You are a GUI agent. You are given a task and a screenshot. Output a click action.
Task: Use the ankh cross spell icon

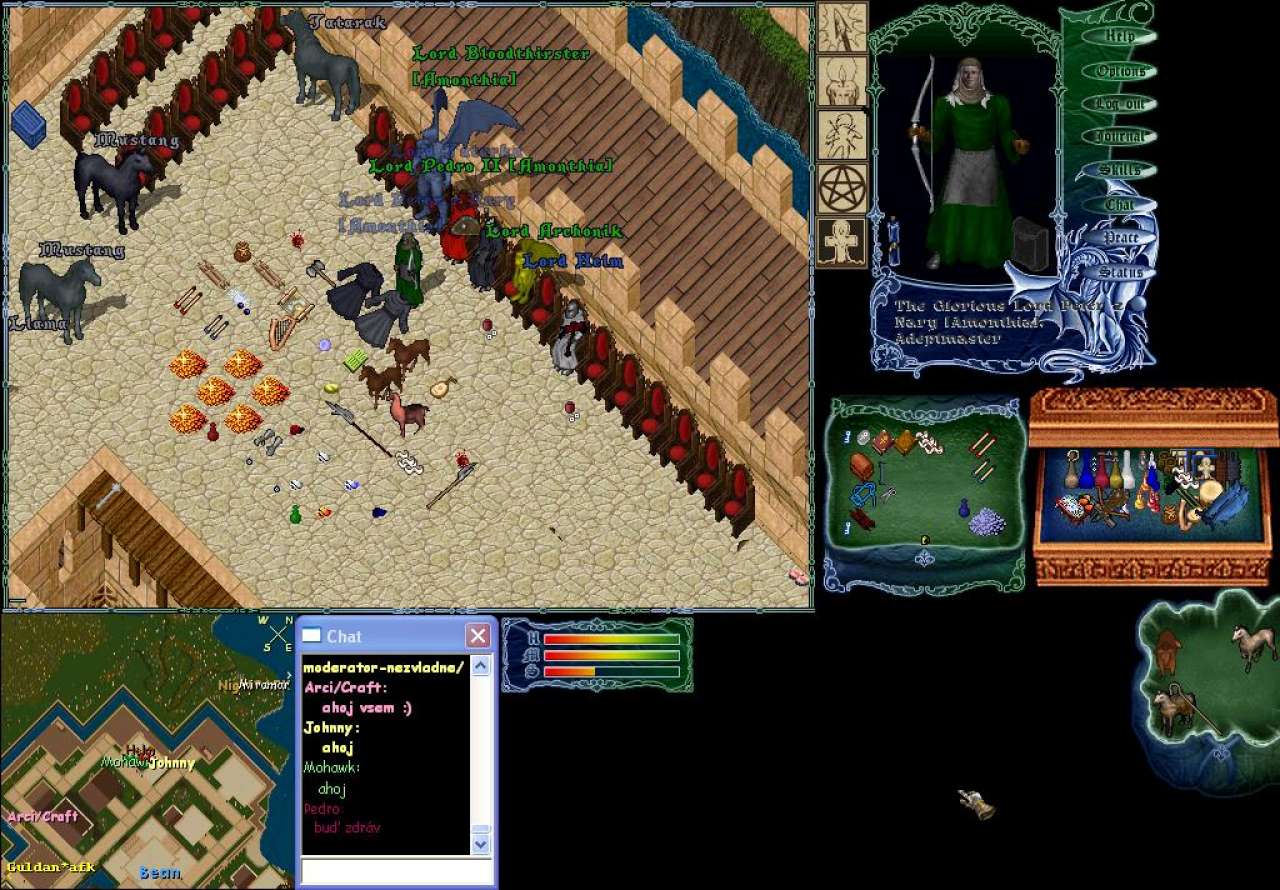point(842,242)
